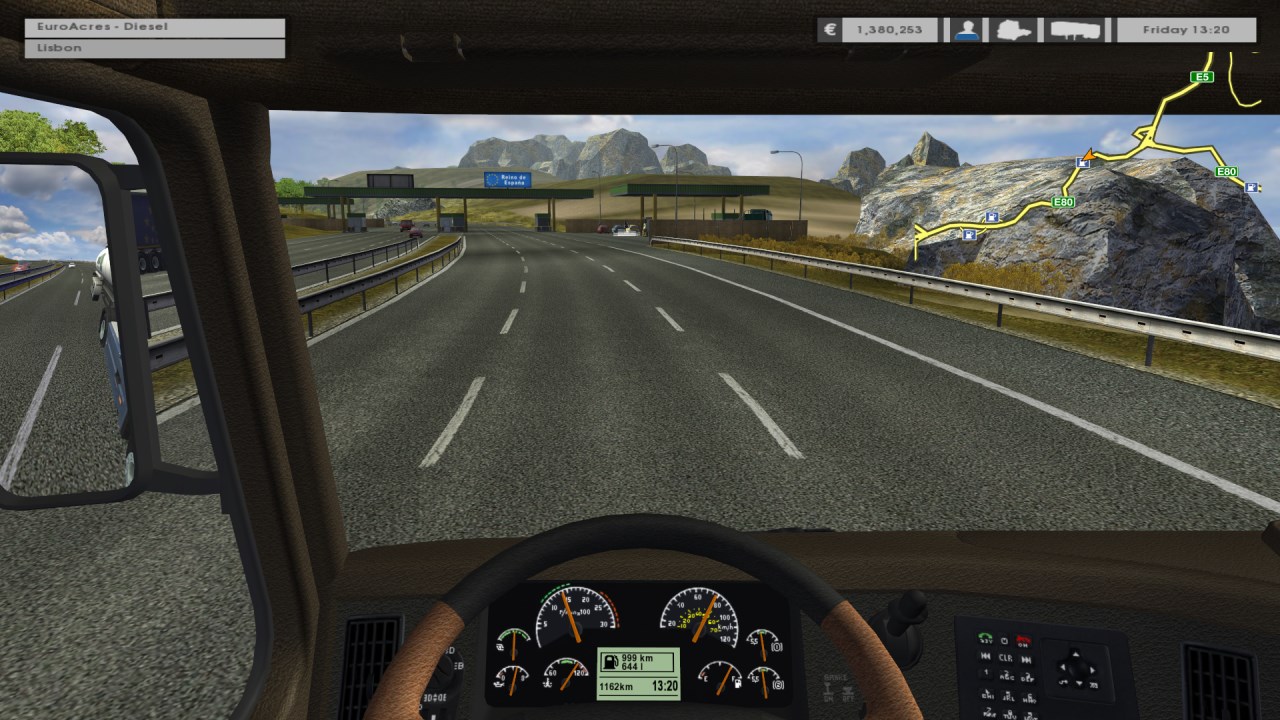This screenshot has width=1280, height=720.
Task: Click the euro currency icon
Action: 829,30
